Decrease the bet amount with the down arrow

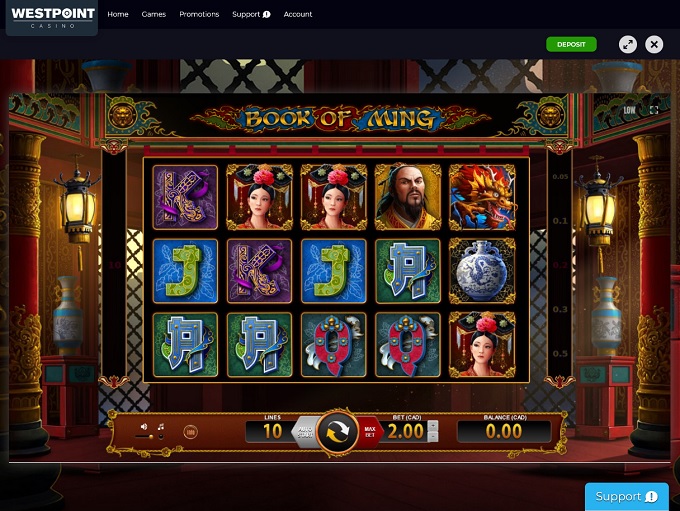click(x=432, y=437)
